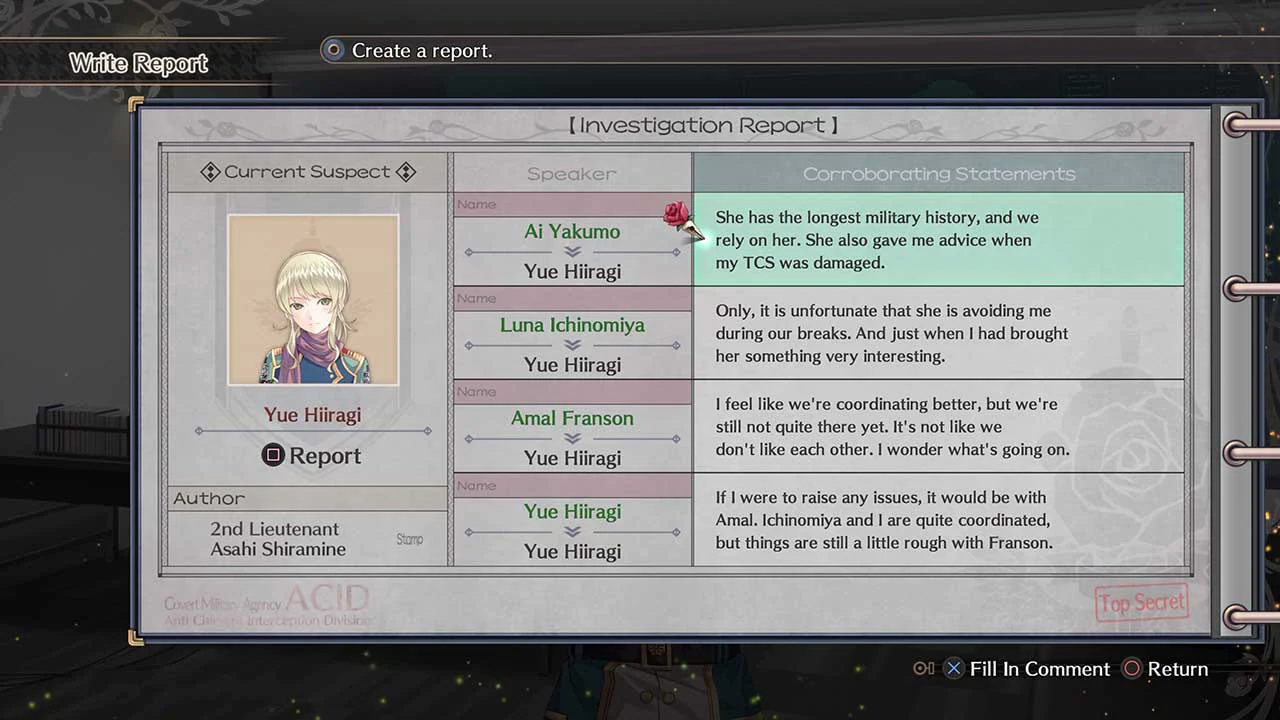Viewport: 1280px width, 720px height.
Task: Select the square Report button icon
Action: [x=272, y=456]
